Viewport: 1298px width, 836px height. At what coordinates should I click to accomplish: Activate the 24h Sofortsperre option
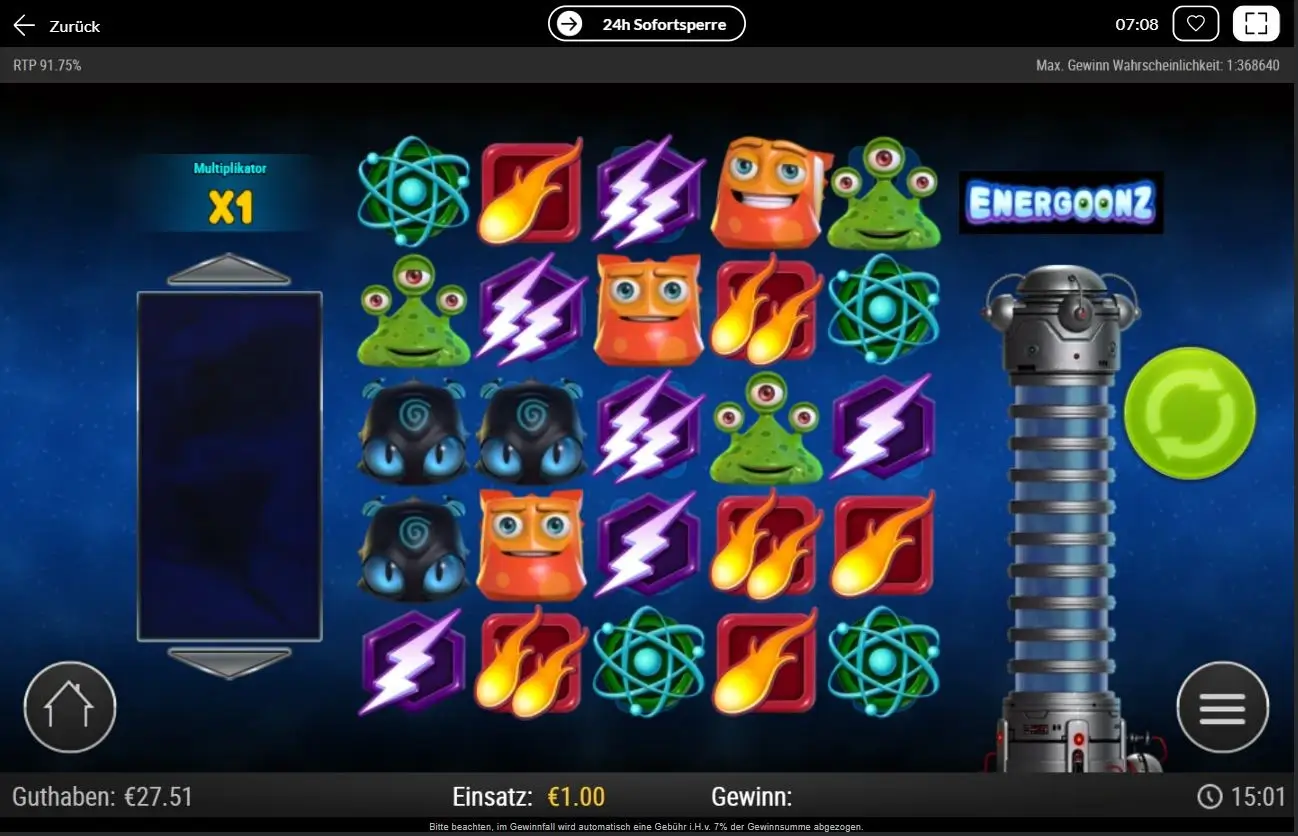[x=646, y=24]
